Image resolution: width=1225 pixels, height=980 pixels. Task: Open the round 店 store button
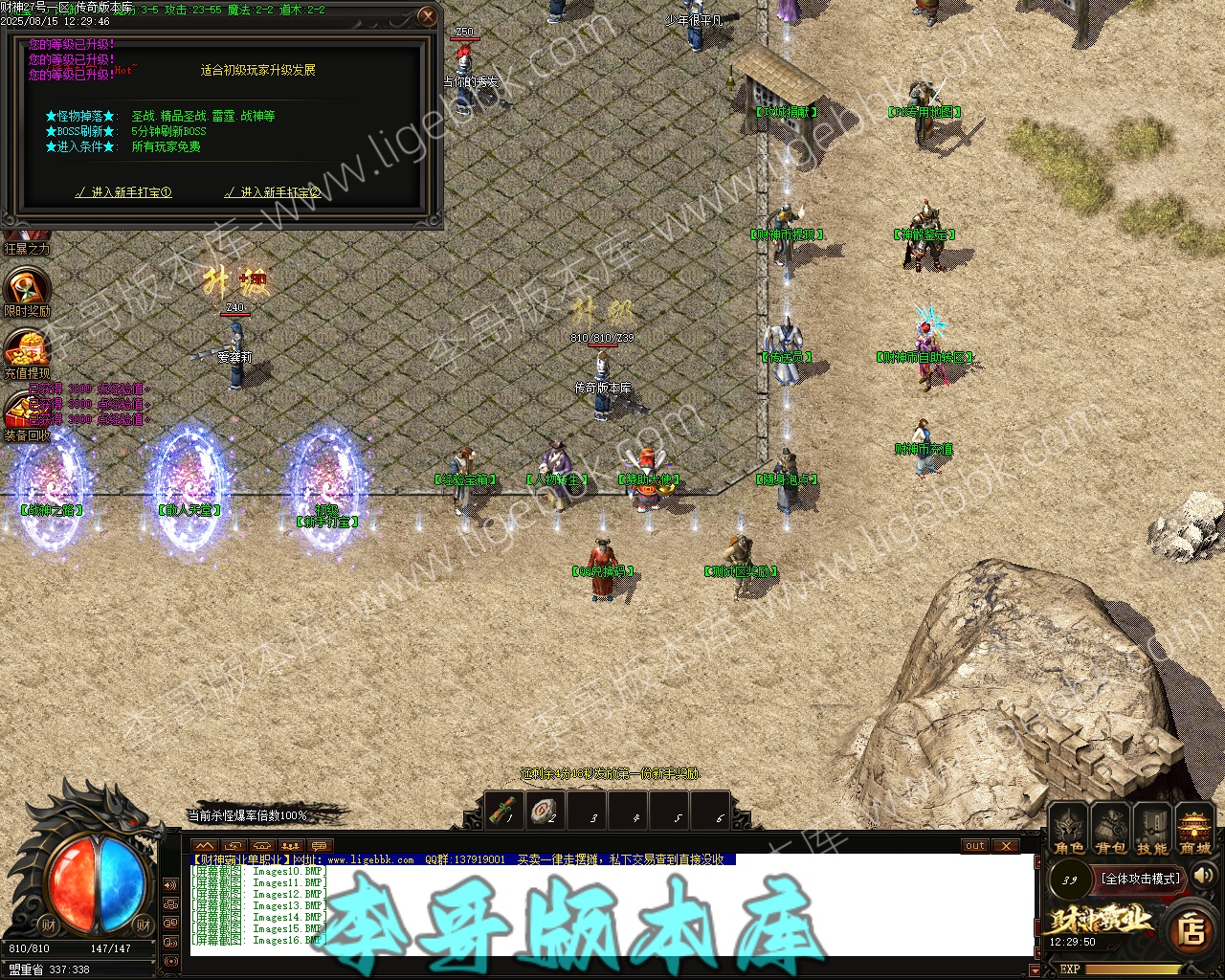pos(1192,929)
